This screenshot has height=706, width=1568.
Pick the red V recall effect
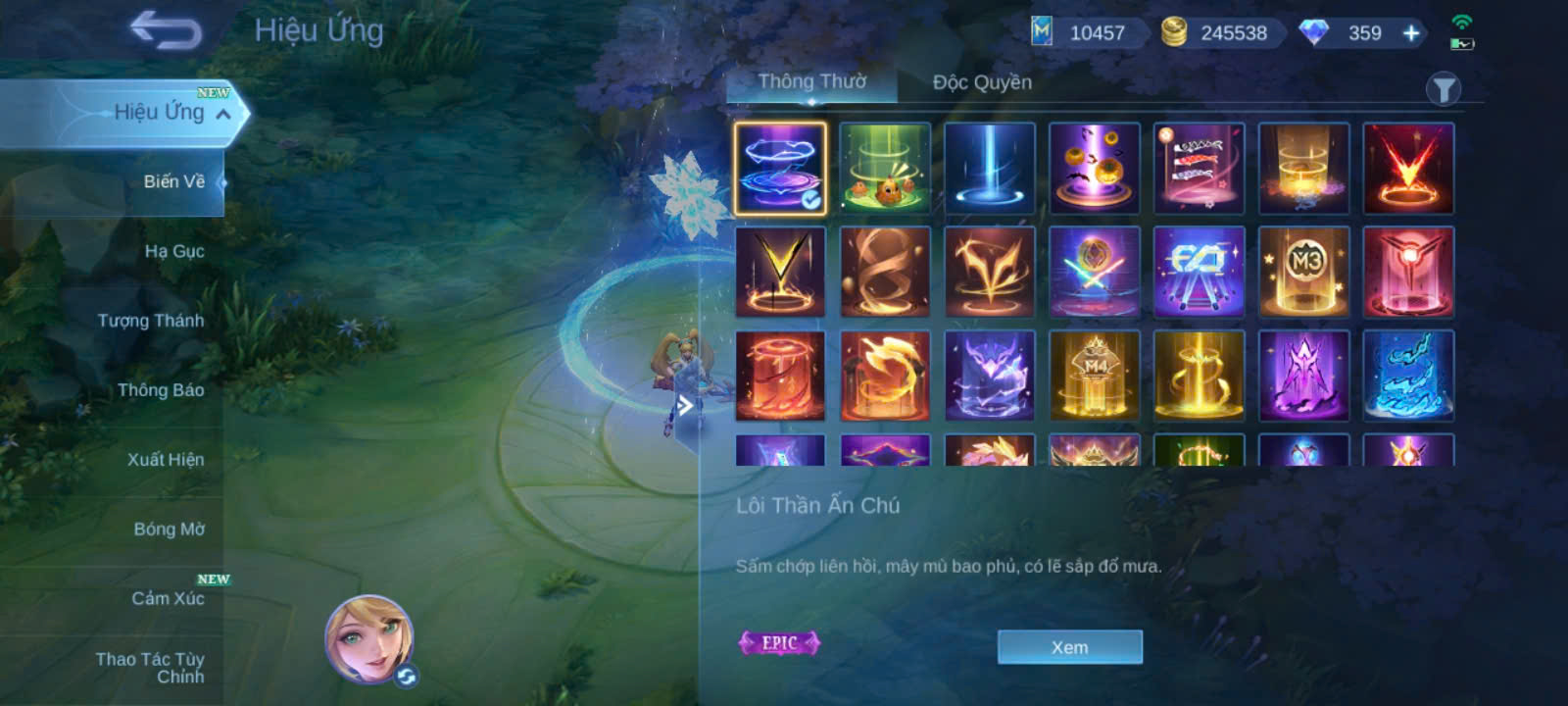1408,168
